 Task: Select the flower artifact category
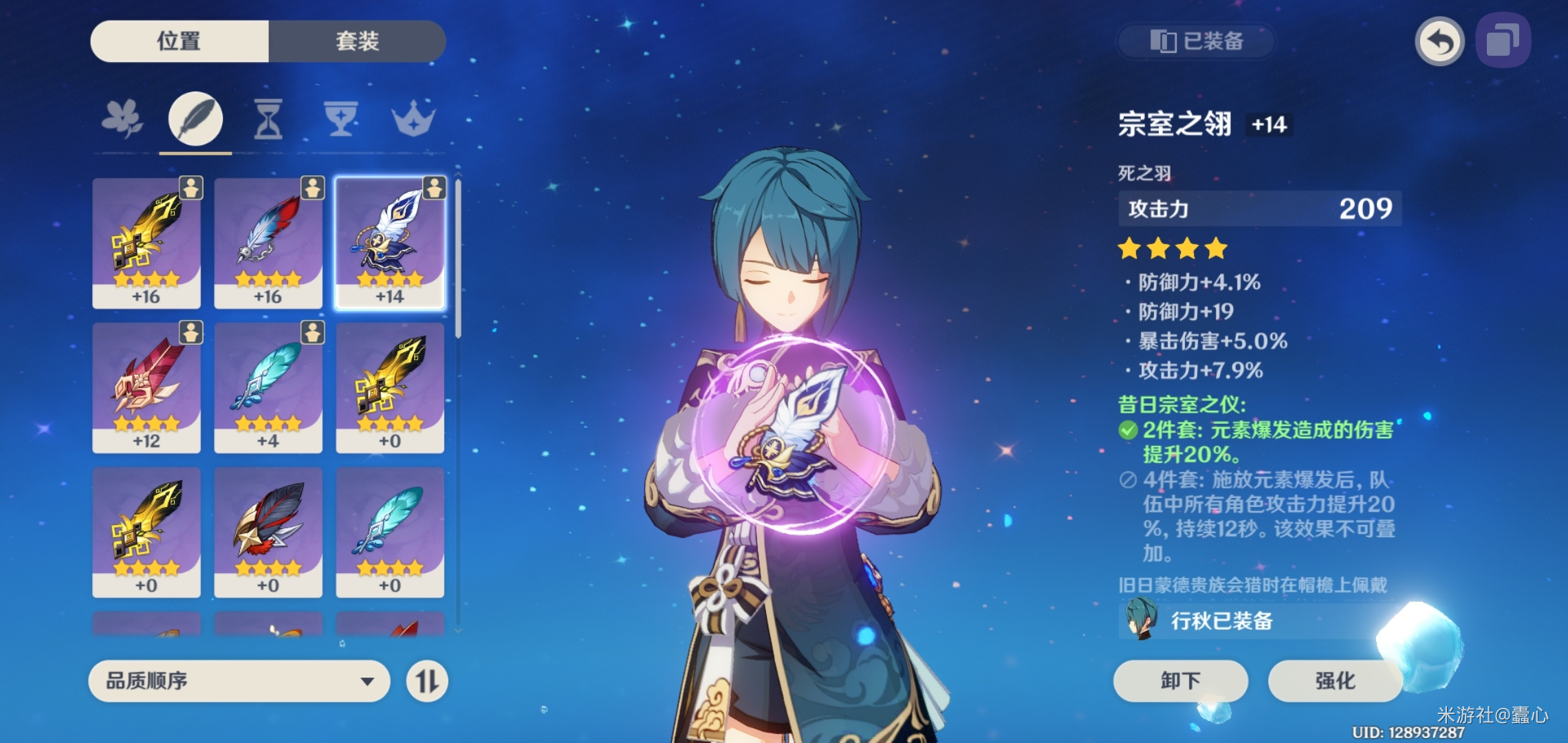click(122, 119)
